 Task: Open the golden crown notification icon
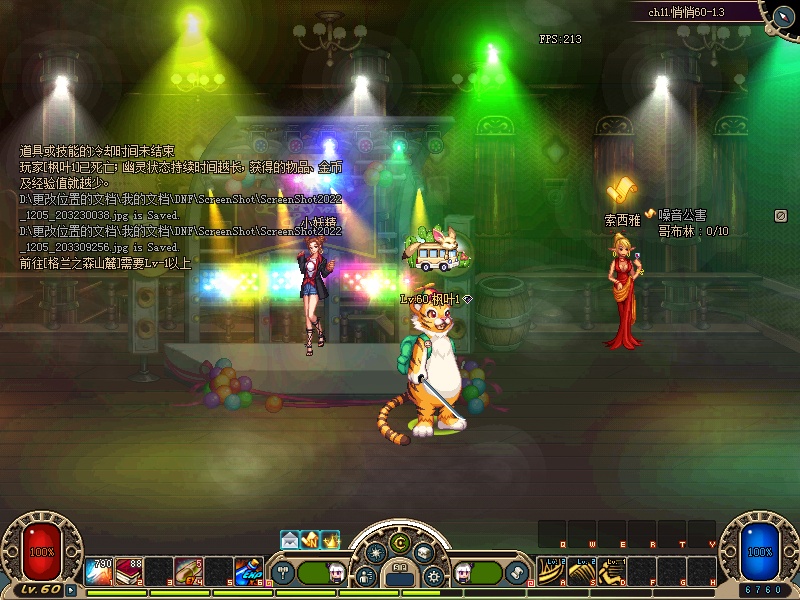click(x=330, y=540)
